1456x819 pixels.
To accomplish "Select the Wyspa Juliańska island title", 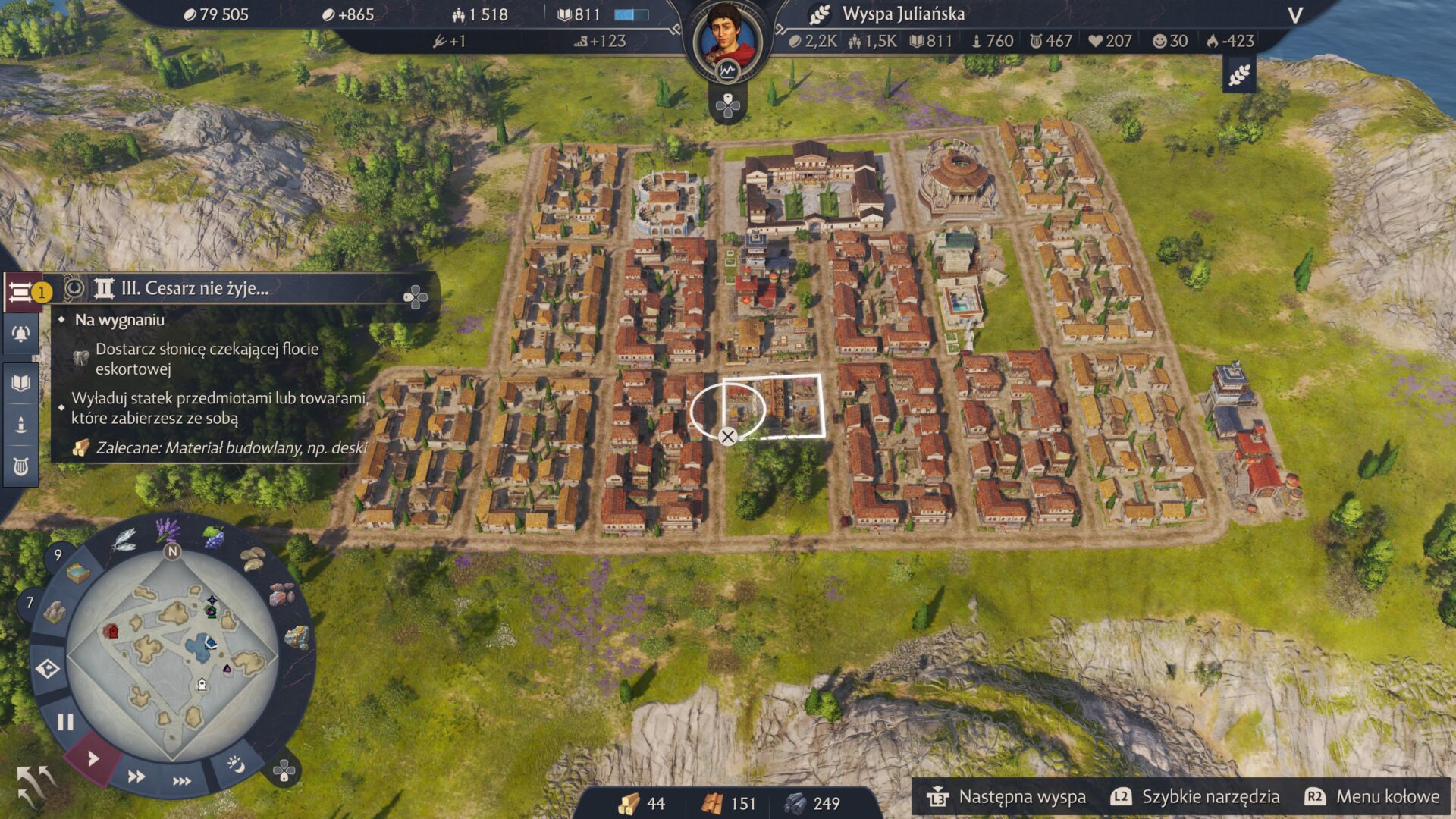I will pos(903,14).
